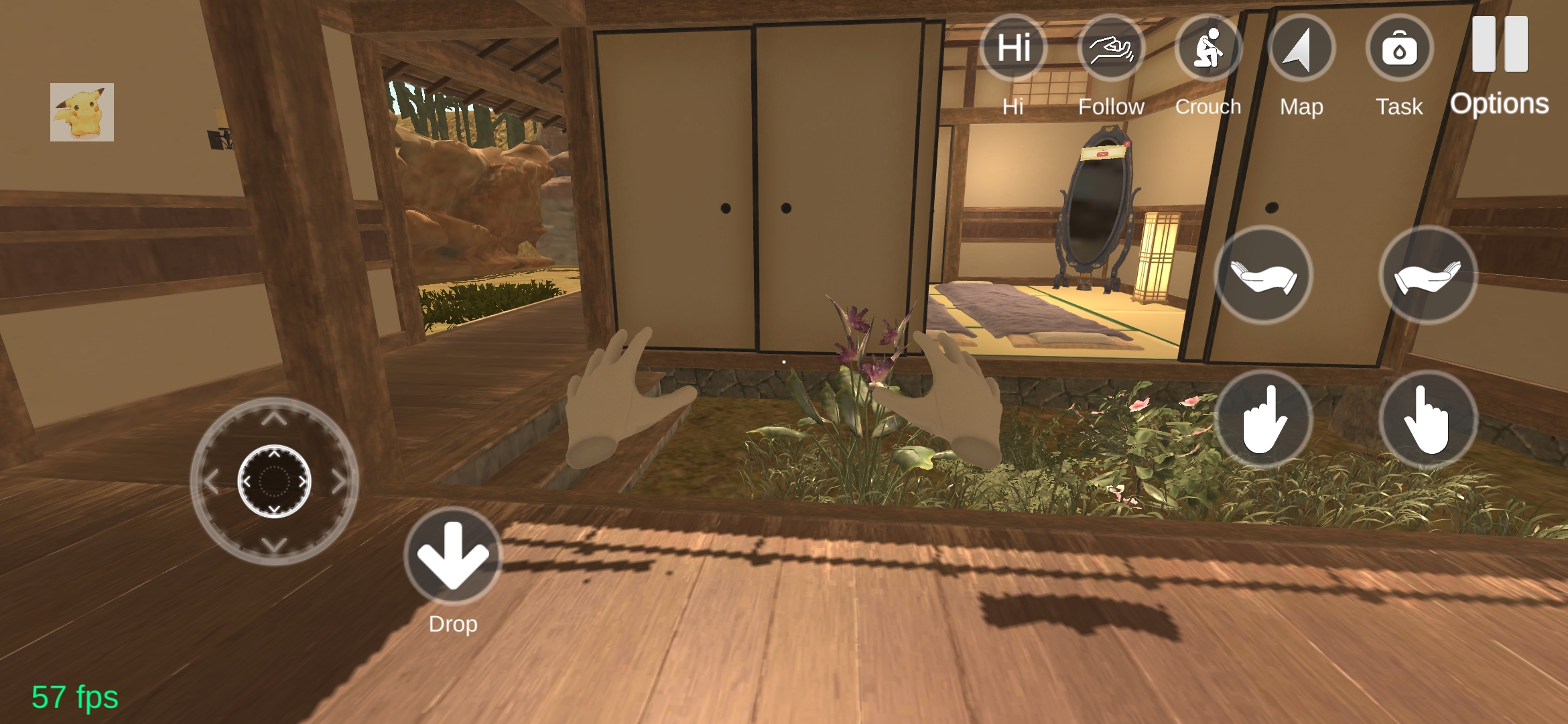Use the left open-hand grab button
Image resolution: width=1568 pixels, height=724 pixels.
1263,276
